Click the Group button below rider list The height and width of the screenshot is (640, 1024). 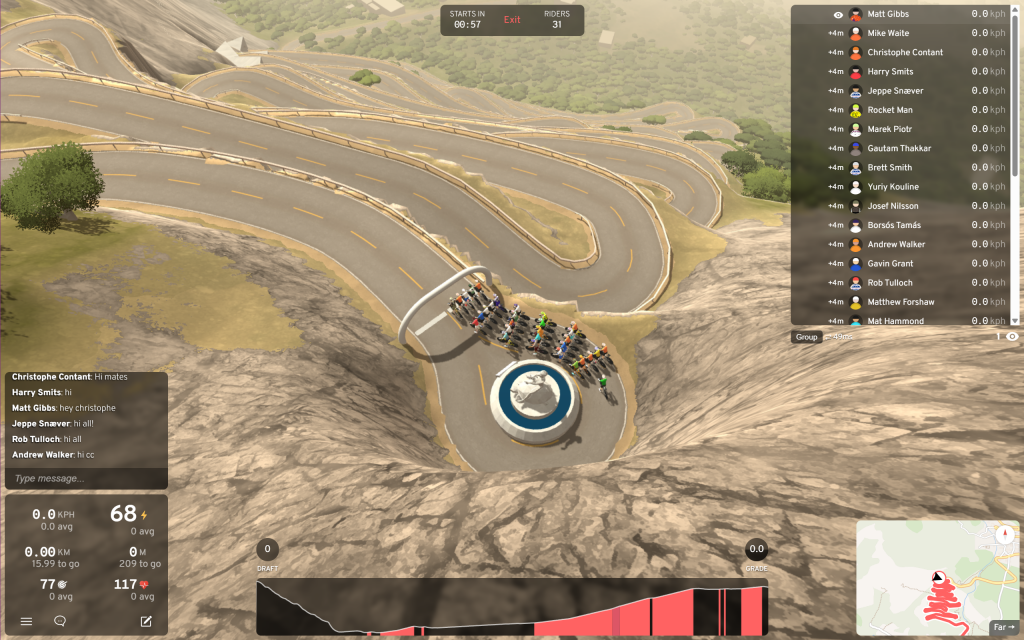[807, 337]
